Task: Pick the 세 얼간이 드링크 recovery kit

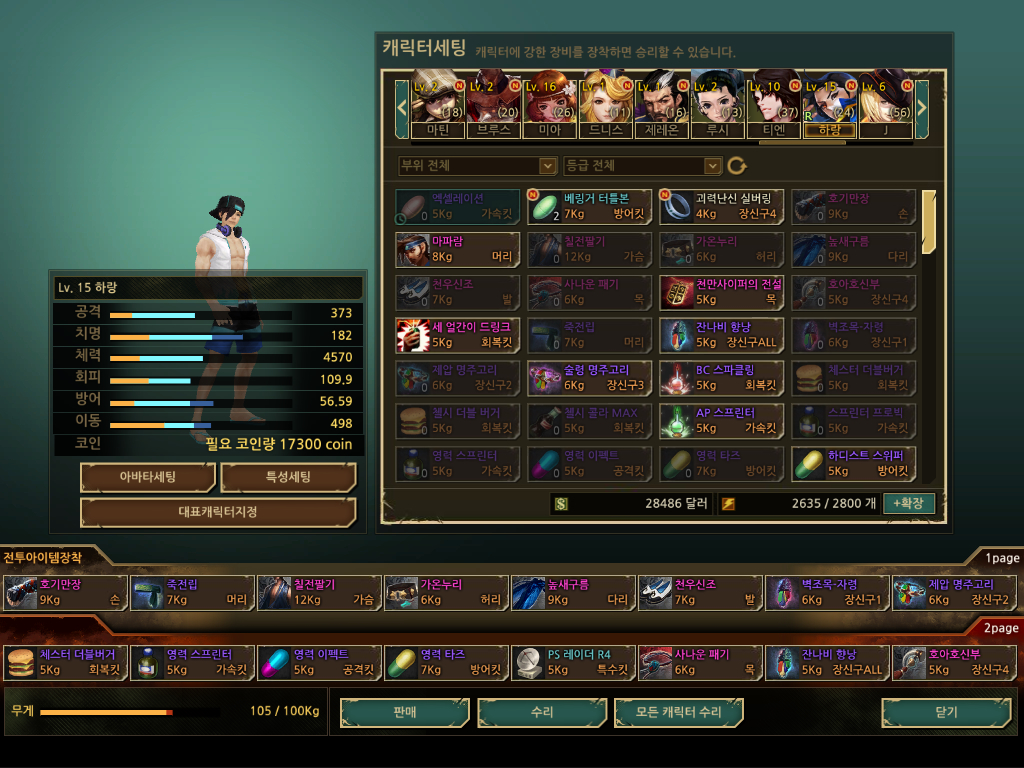Action: coord(457,334)
